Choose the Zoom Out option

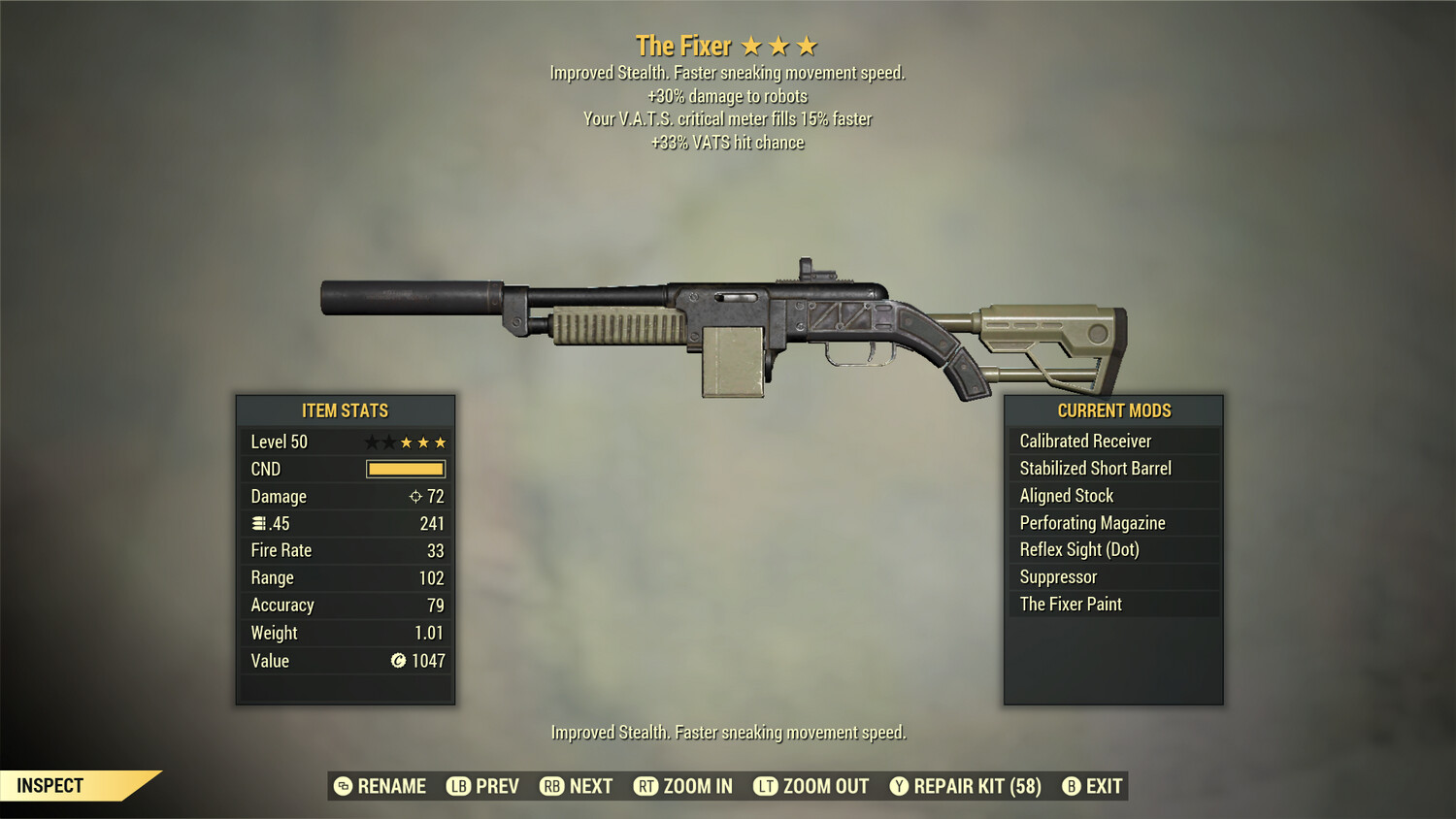pyautogui.click(x=811, y=786)
